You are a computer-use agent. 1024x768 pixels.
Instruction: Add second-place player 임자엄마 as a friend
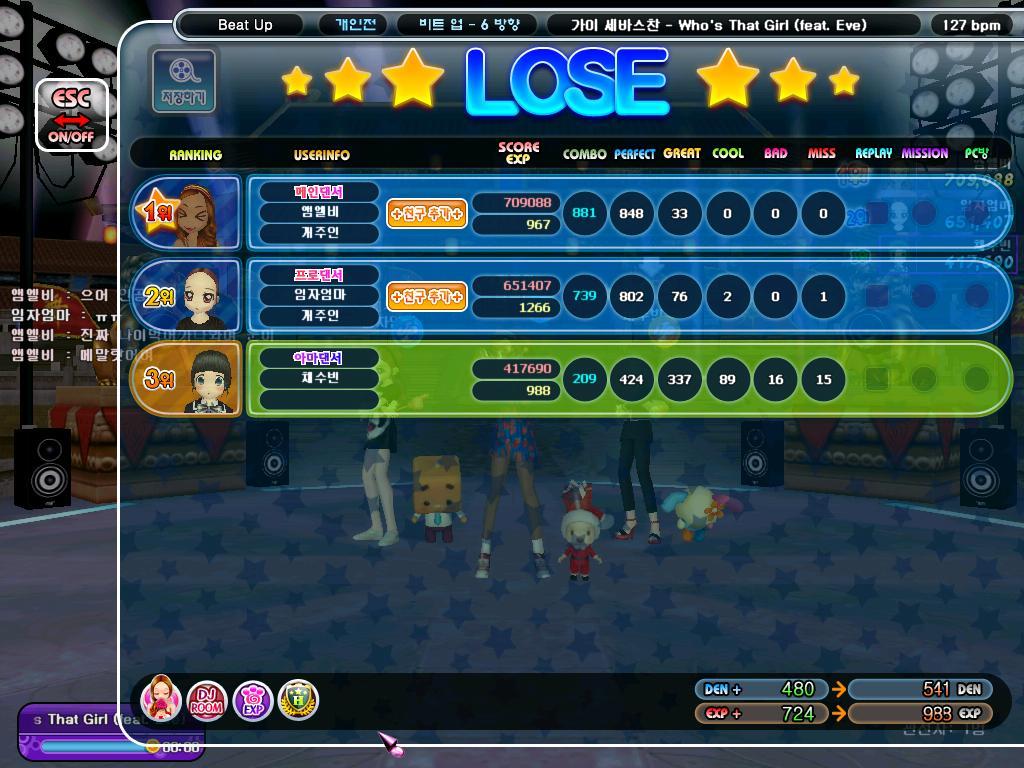pyautogui.click(x=427, y=296)
